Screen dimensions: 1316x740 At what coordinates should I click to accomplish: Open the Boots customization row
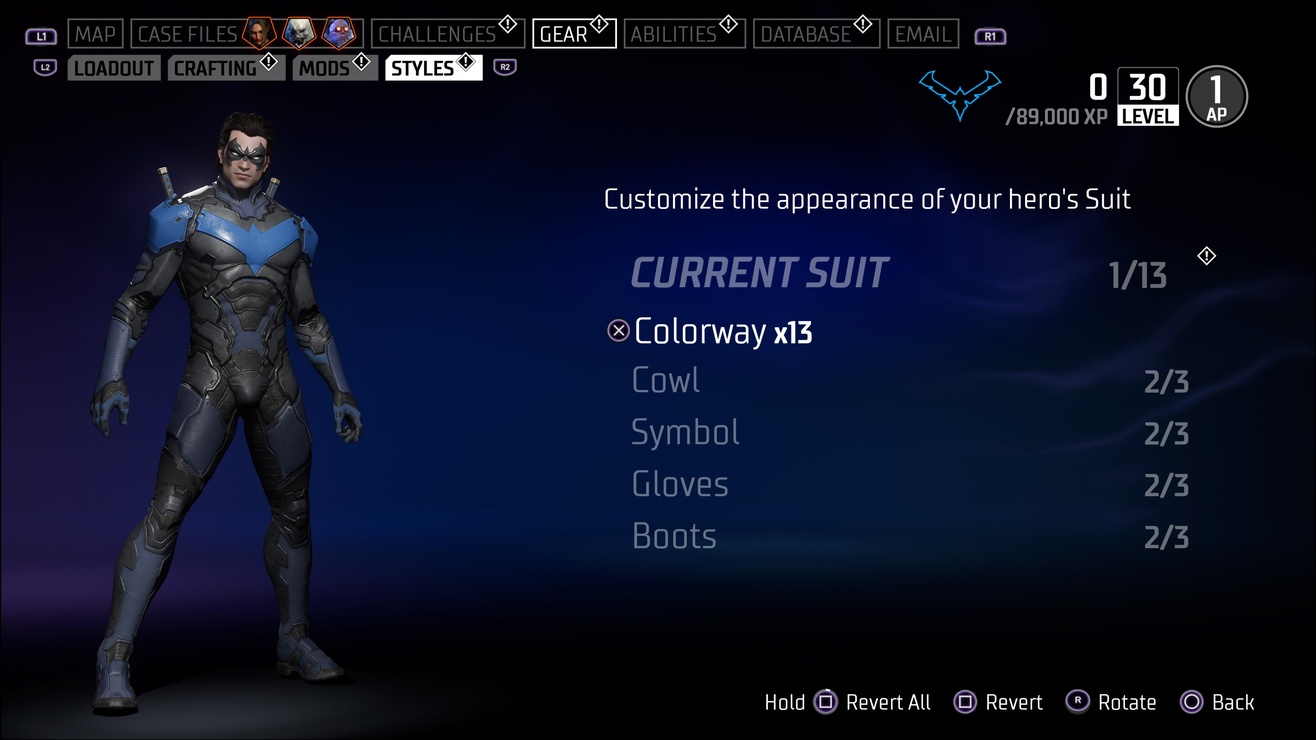point(674,537)
